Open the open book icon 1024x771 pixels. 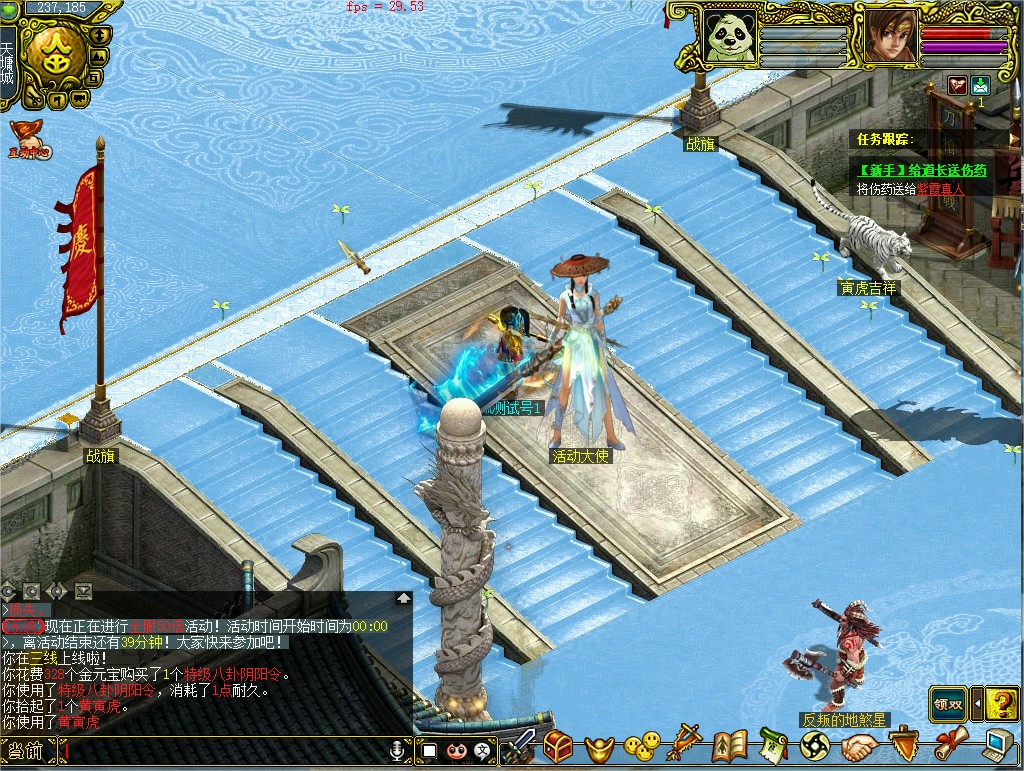point(730,746)
